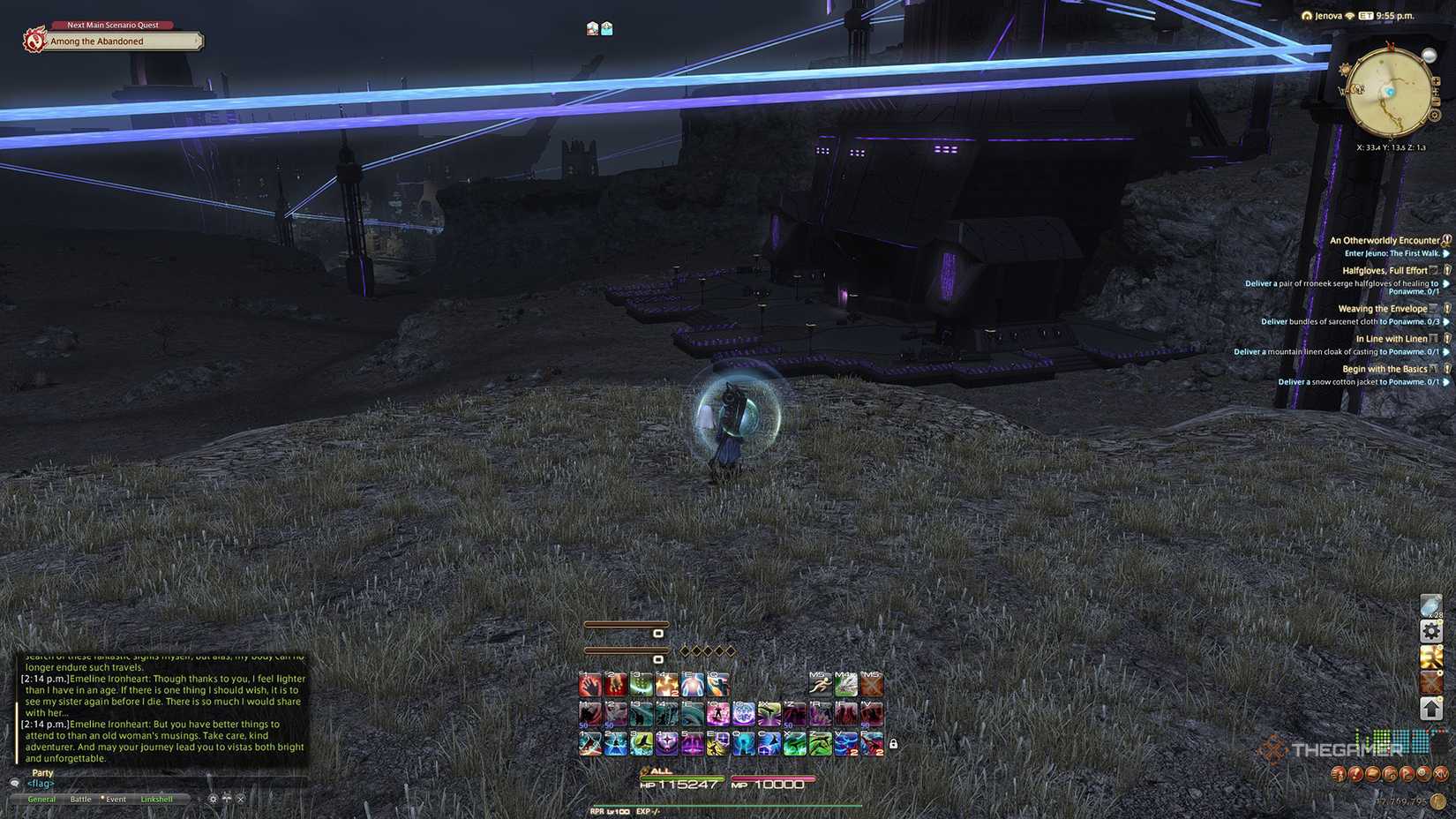Click the green EXP progress bar at bottom
The width and height of the screenshot is (1456, 819).
point(724,805)
